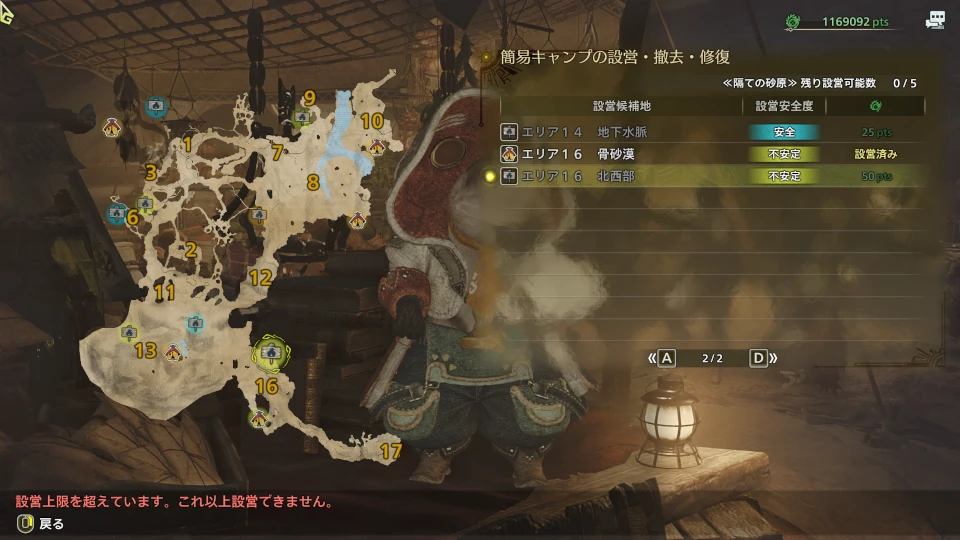Click the tent marker beside area 10

pos(377,146)
